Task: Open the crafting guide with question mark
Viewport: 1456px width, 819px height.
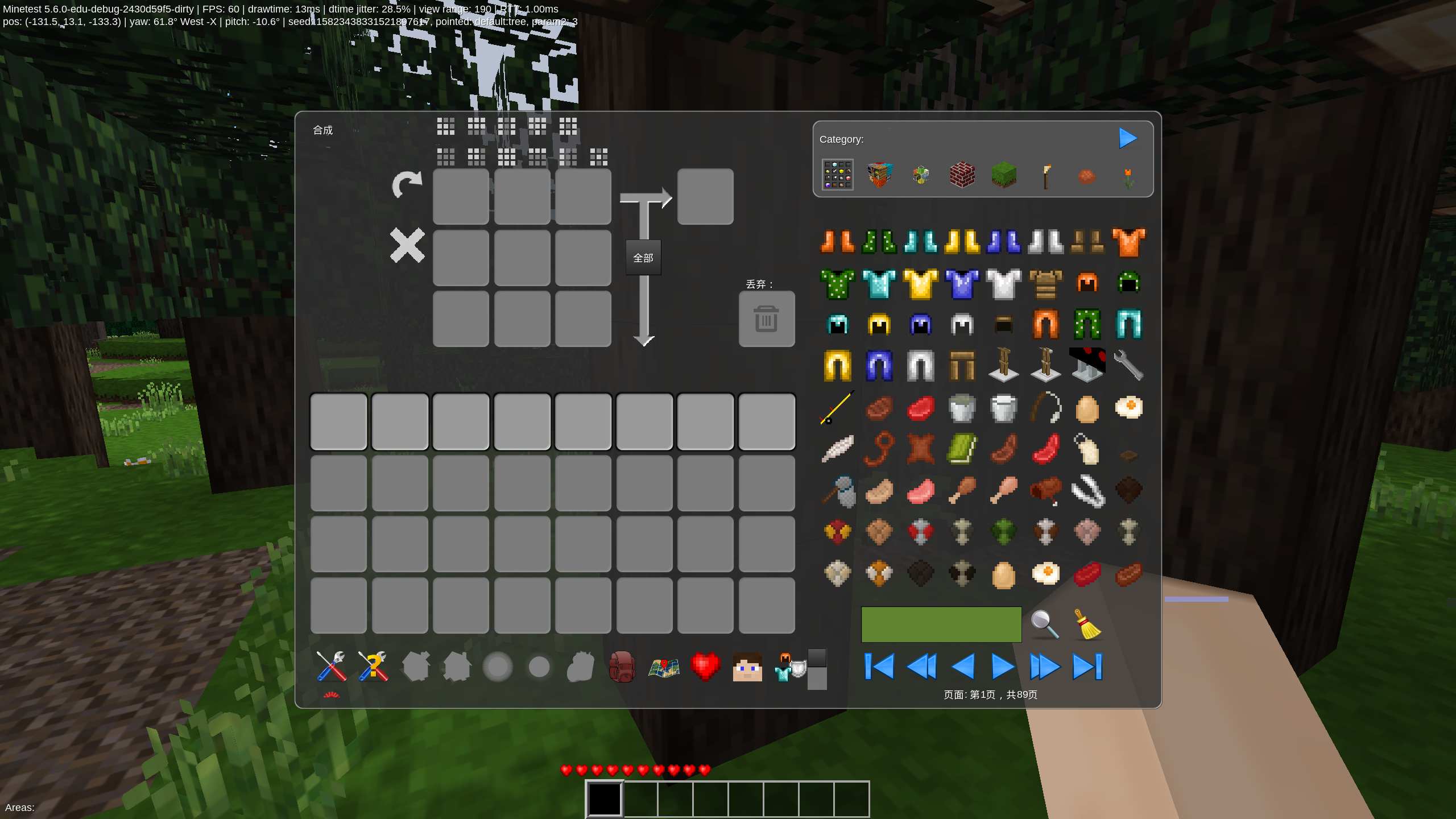Action: coord(373,667)
